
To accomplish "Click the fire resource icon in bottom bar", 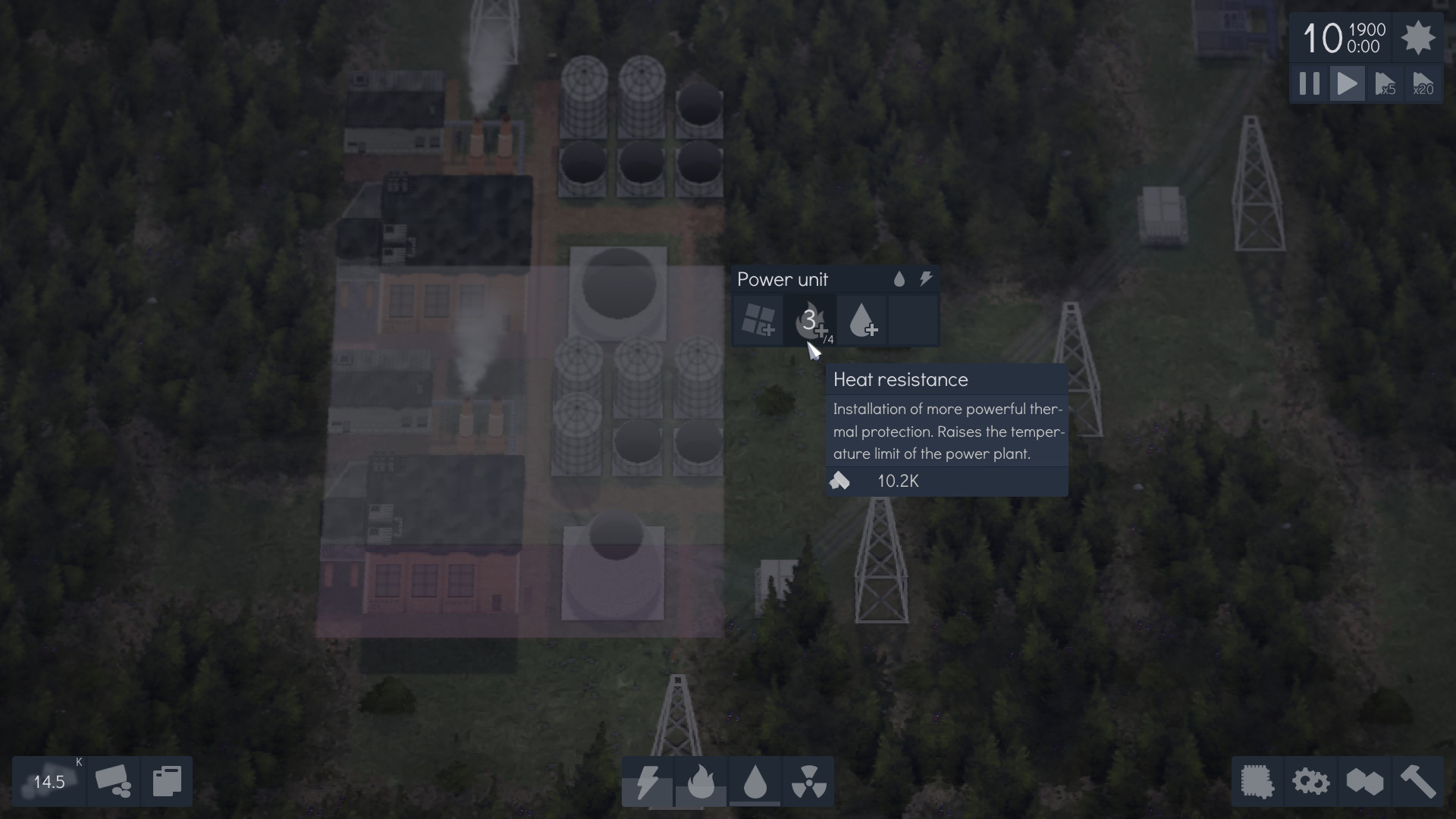I will pos(702,782).
